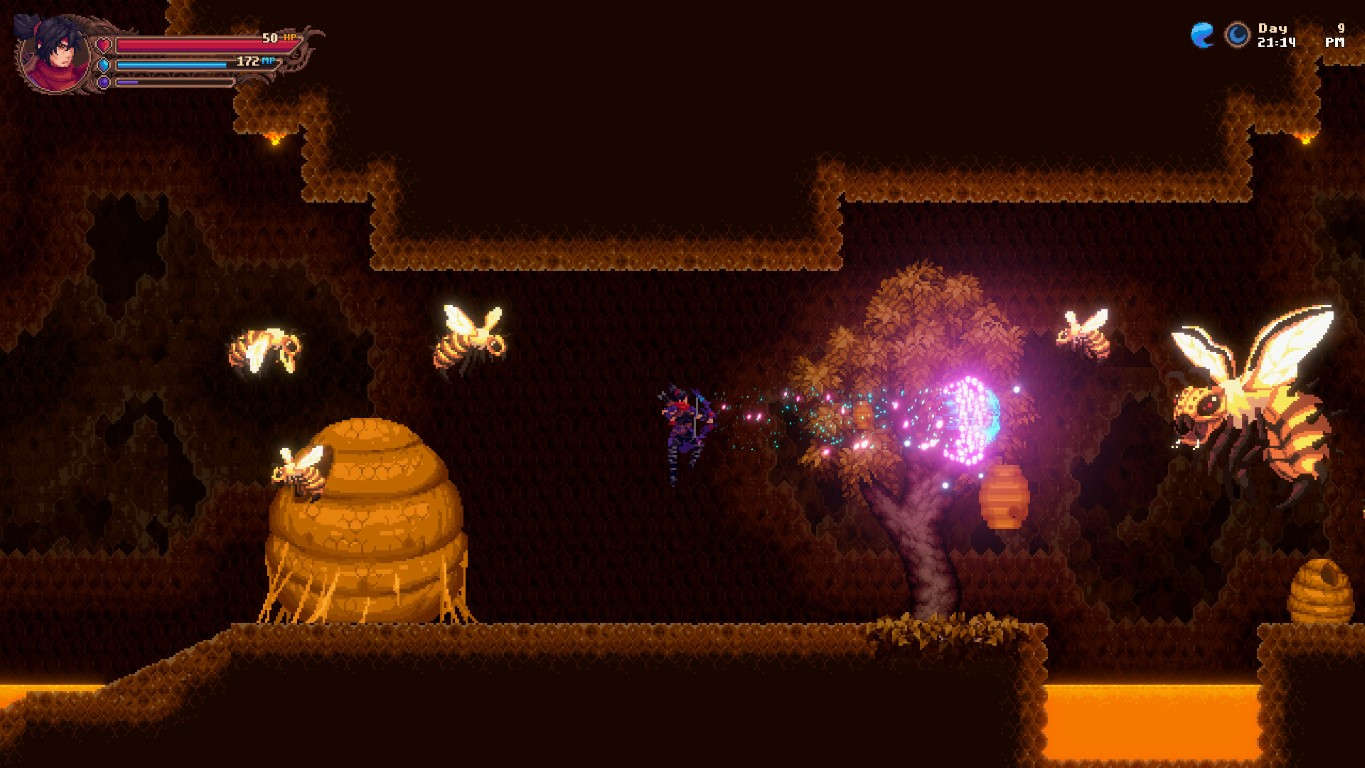Click the blue weather icon in the HUD
The width and height of the screenshot is (1365, 768).
pyautogui.click(x=1202, y=35)
